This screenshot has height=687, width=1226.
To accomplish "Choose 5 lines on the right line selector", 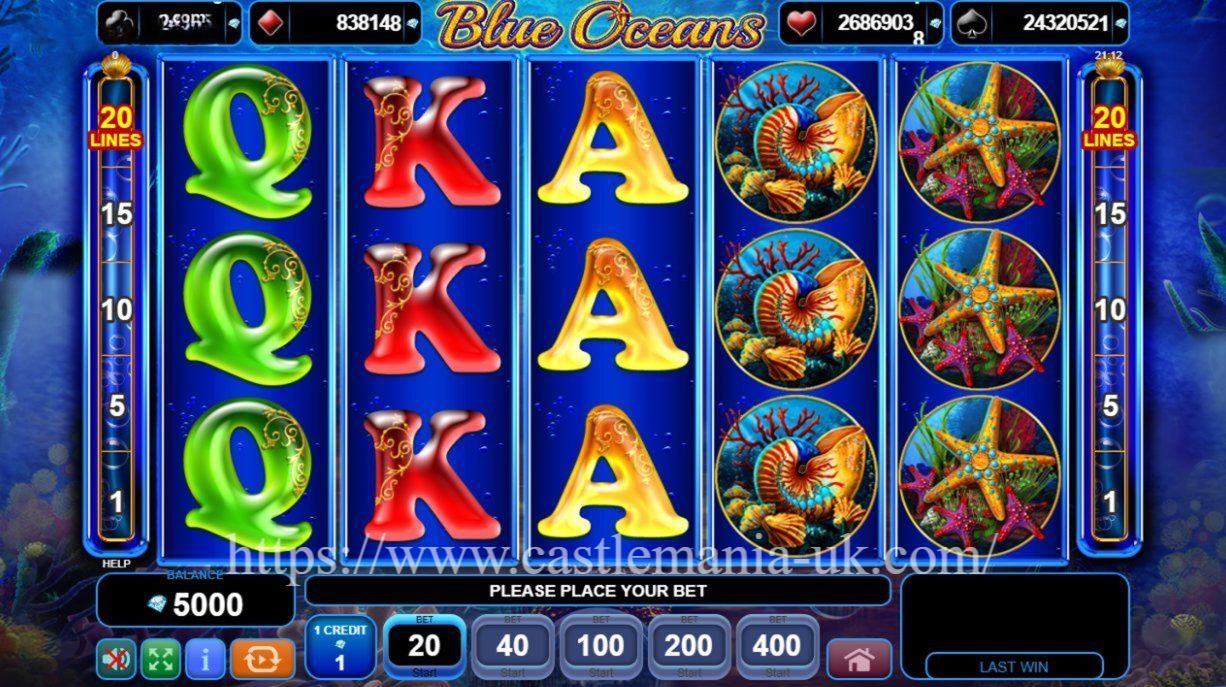I will click(x=1110, y=406).
